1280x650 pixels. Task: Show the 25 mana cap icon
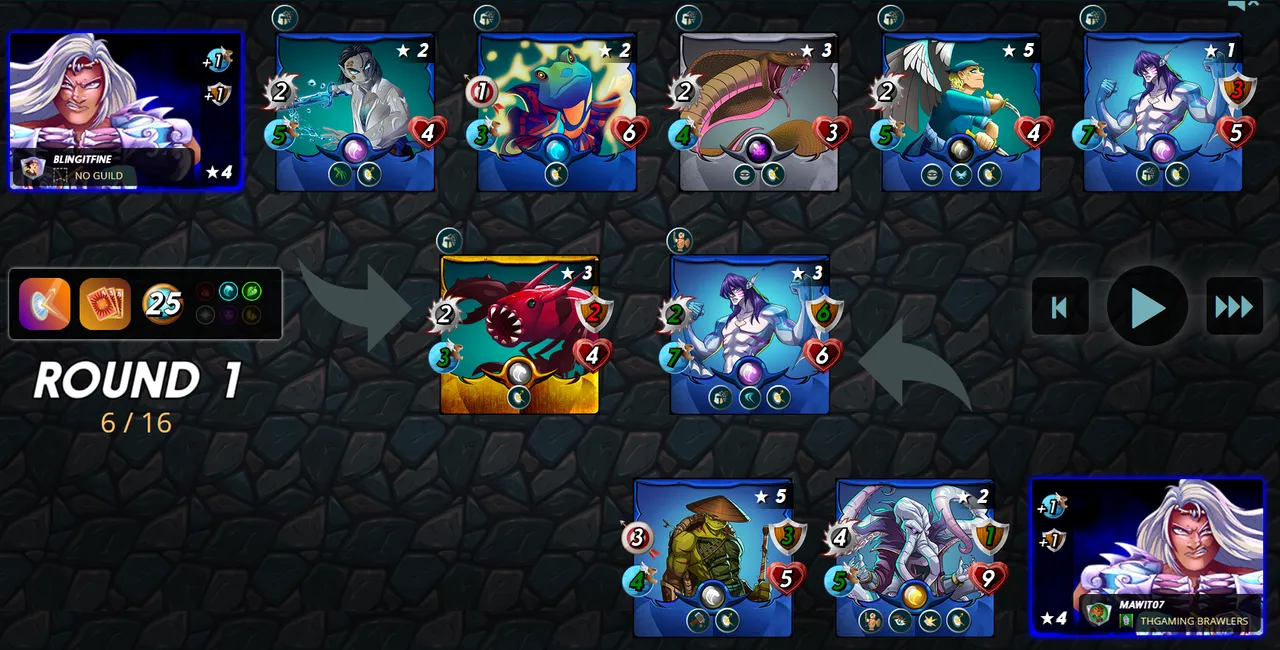point(163,304)
